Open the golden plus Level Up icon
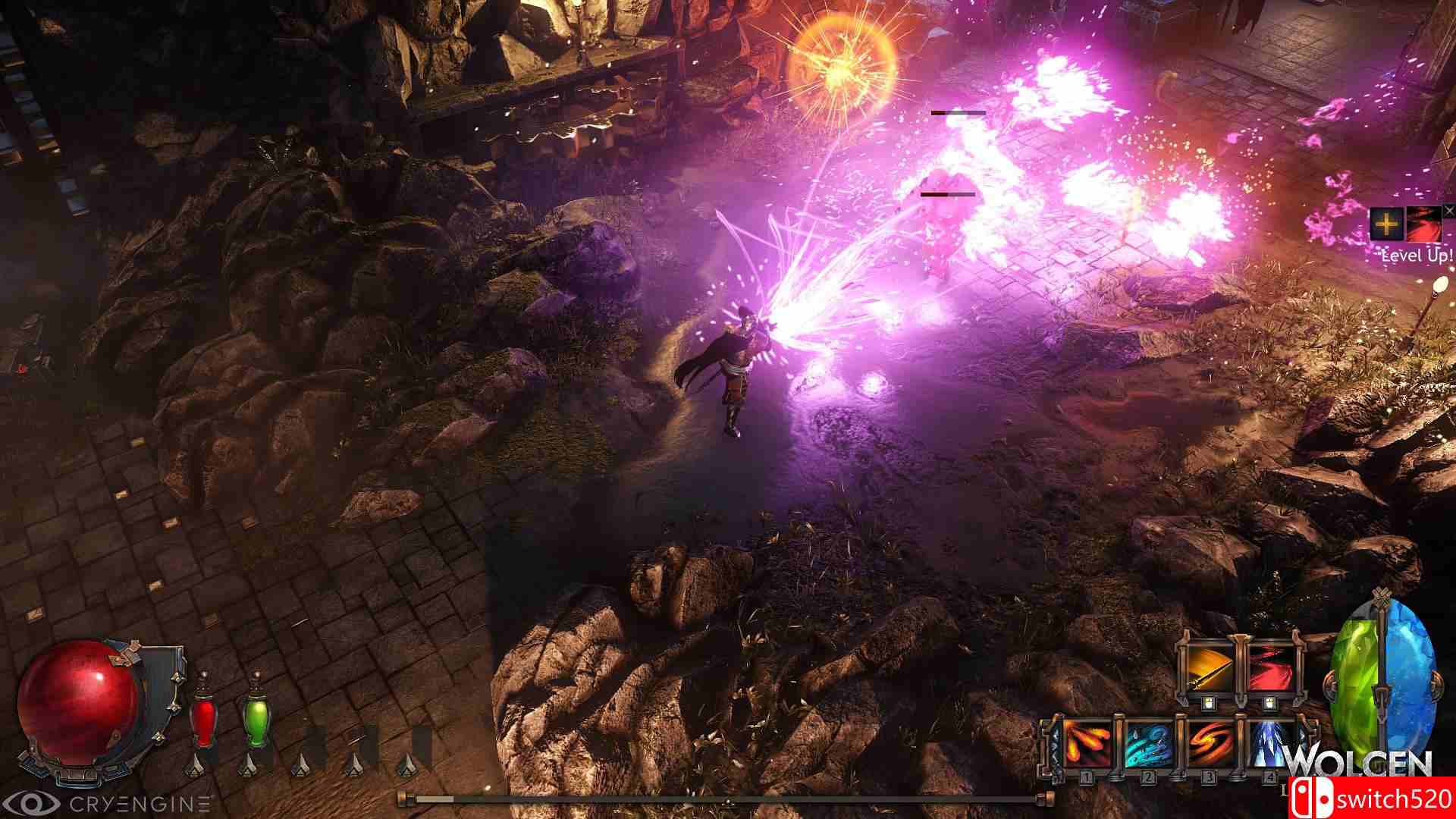Image resolution: width=1456 pixels, height=819 pixels. 1387,224
